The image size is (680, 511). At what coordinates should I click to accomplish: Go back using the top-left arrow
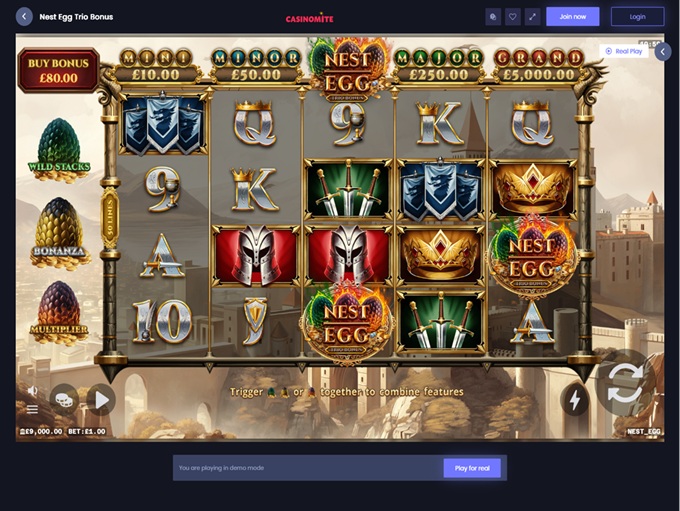(x=24, y=17)
